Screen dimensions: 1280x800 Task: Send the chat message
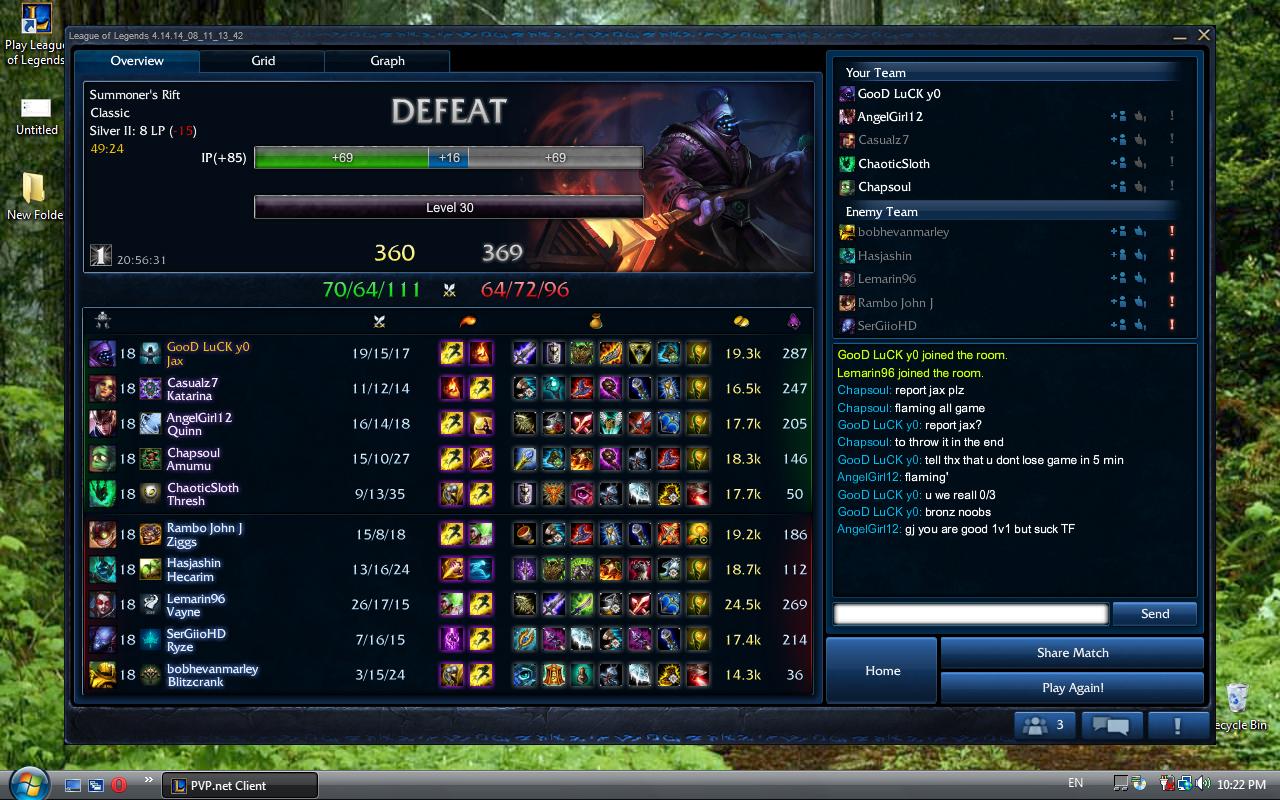pos(1154,614)
